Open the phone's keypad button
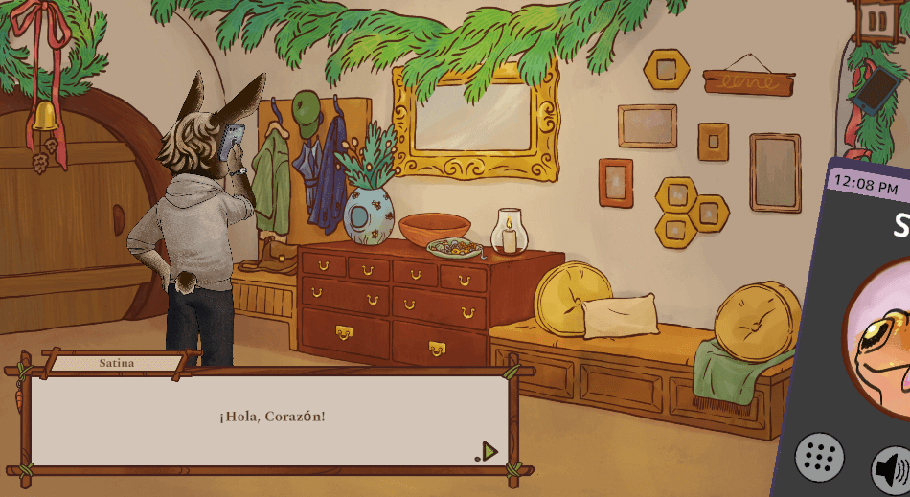The width and height of the screenshot is (910, 497). [819, 458]
